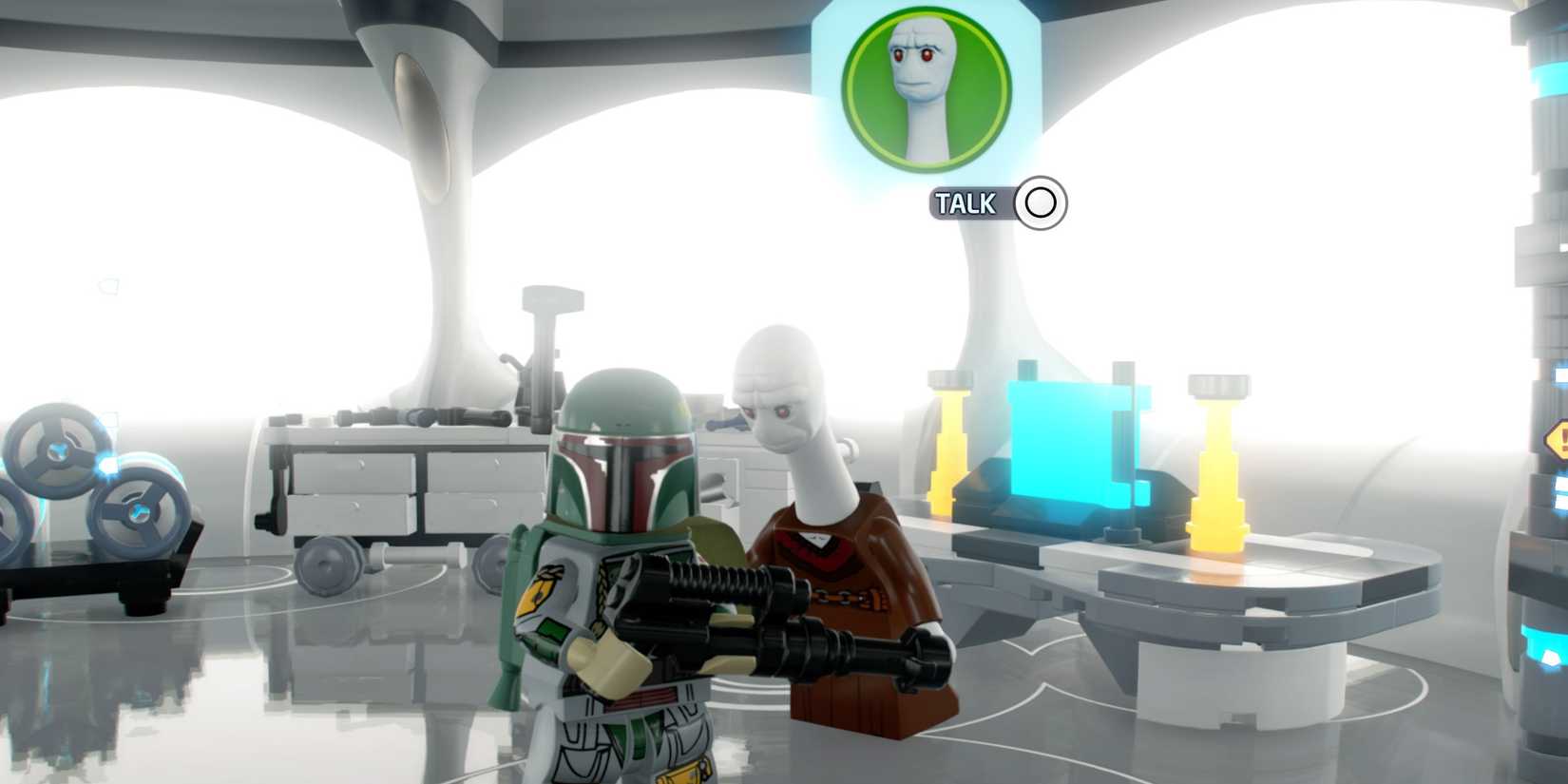Click the gray LEGO wheel on the rack

(138, 513)
